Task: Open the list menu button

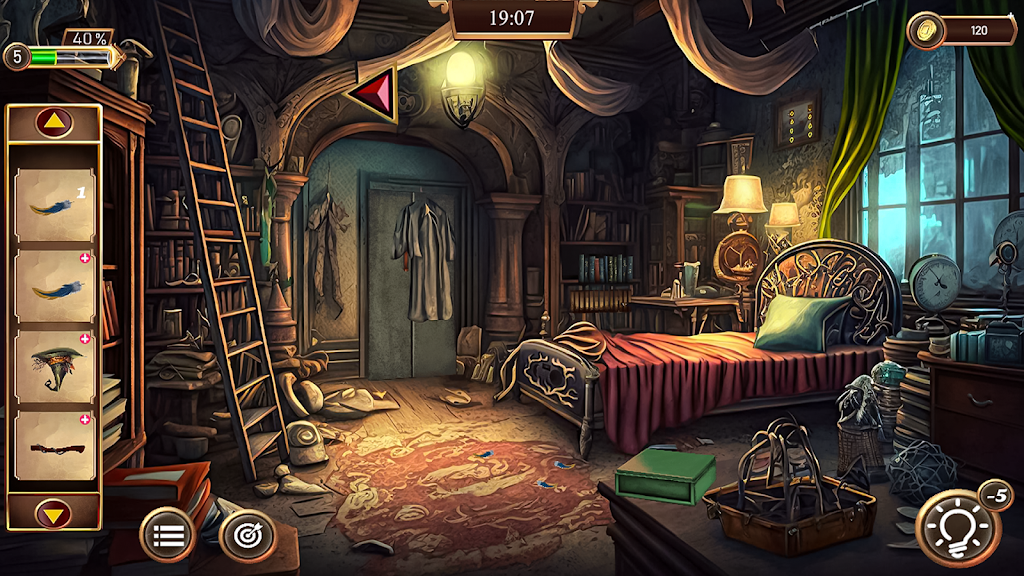Action: 167,534
